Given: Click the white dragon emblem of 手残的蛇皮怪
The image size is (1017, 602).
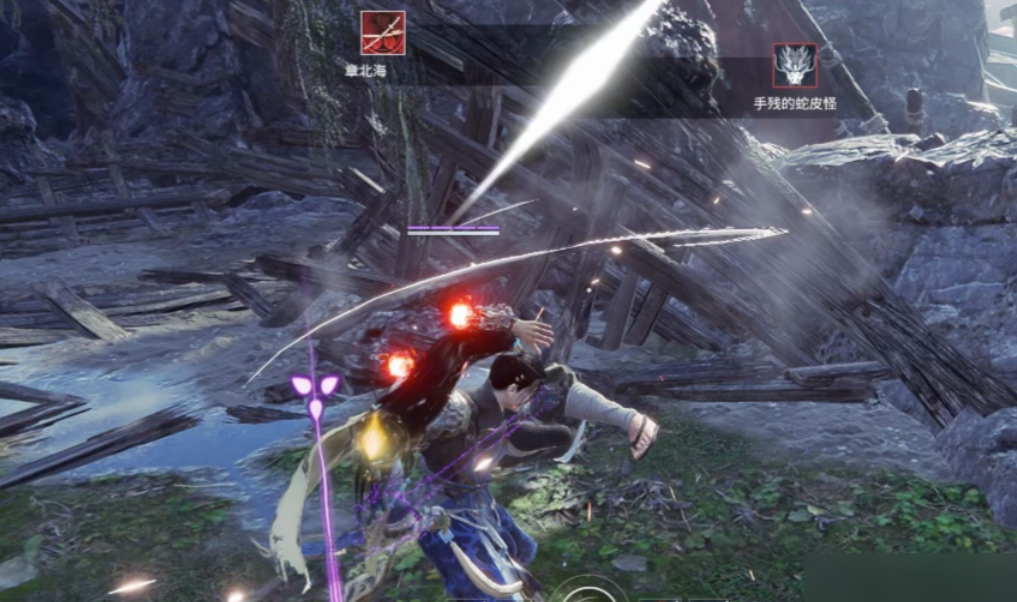Looking at the screenshot, I should tap(795, 66).
